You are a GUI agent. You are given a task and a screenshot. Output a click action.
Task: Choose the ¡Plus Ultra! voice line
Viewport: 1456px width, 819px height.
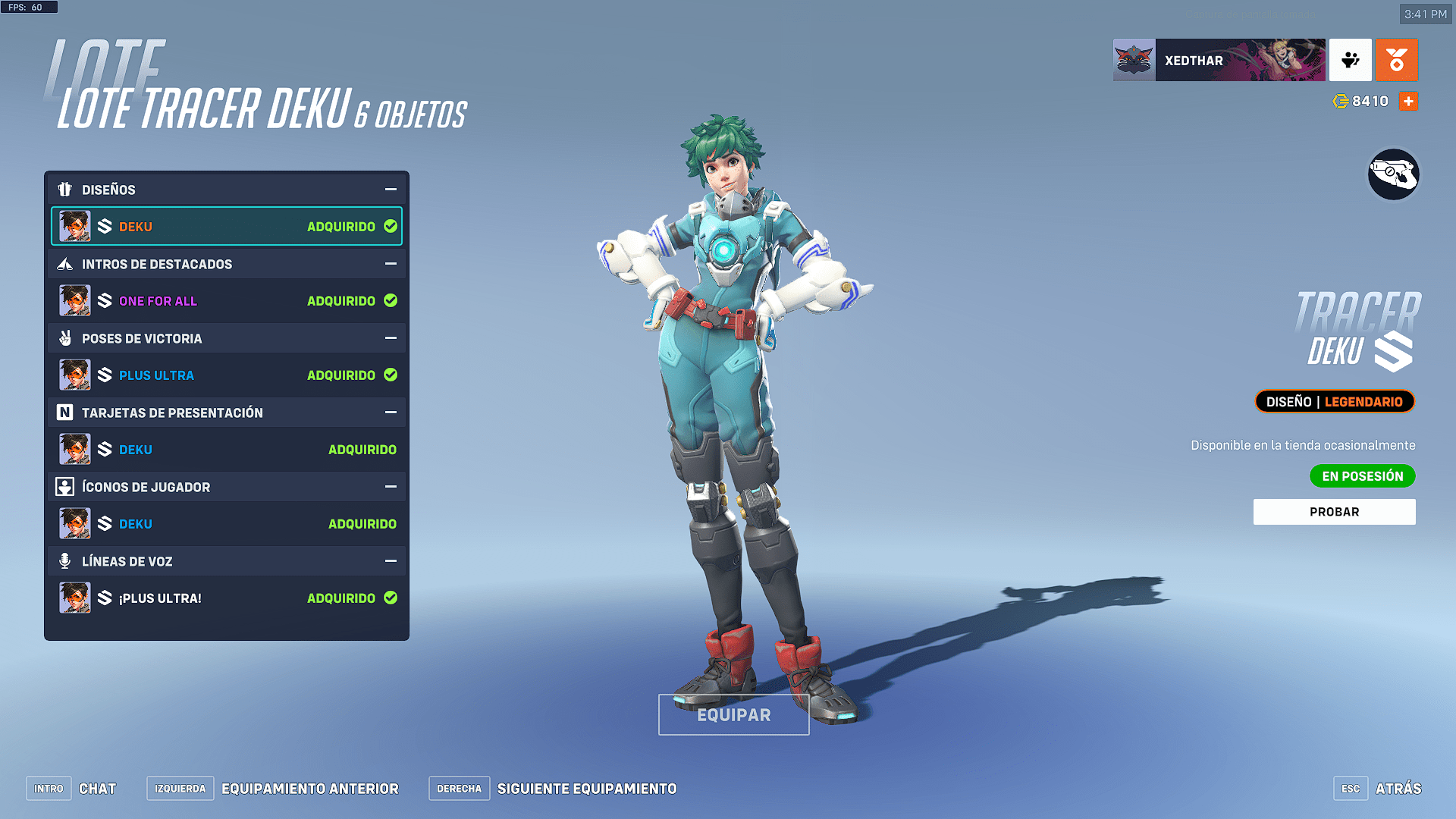226,598
